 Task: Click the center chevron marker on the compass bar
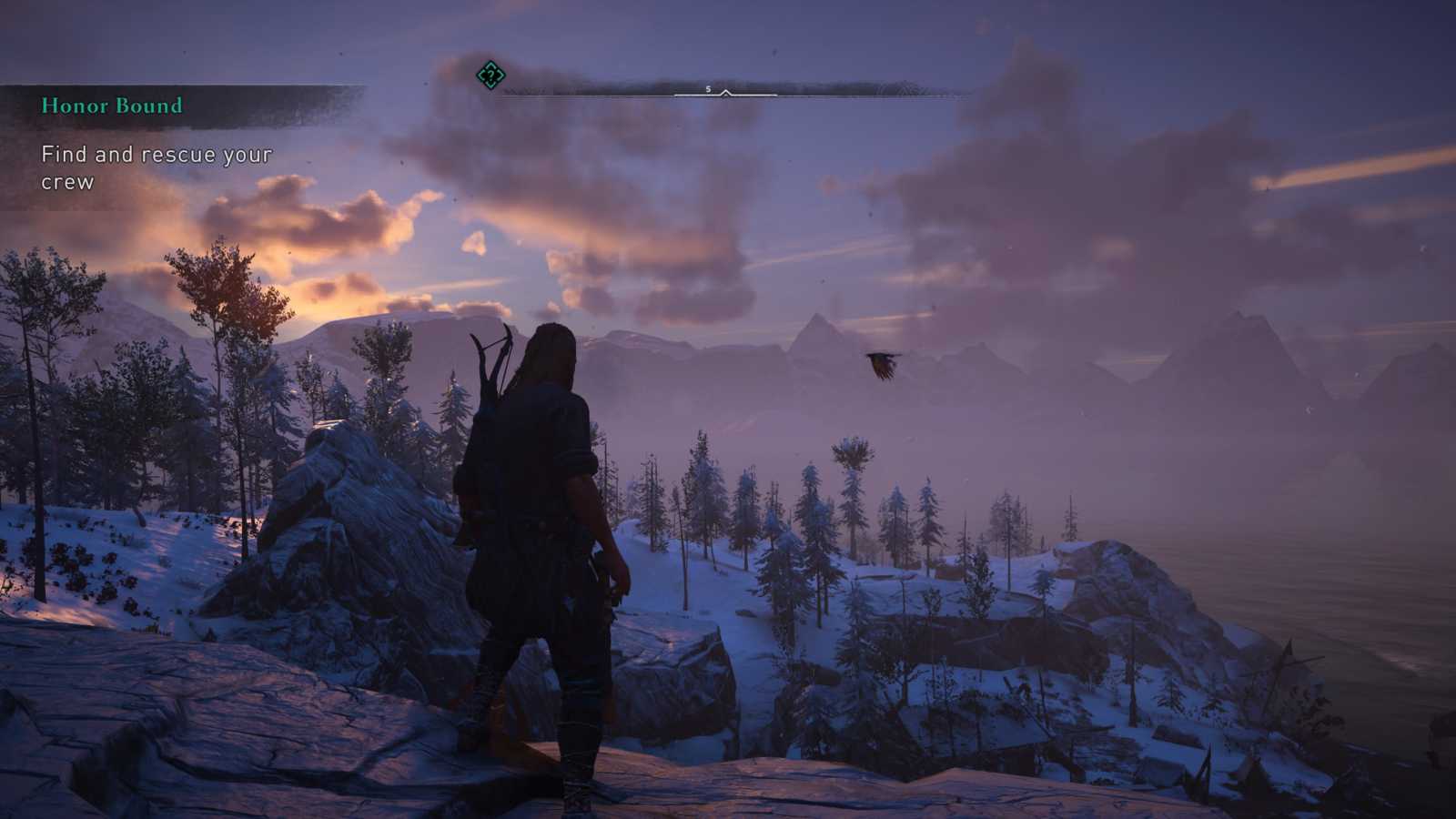pyautogui.click(x=724, y=93)
